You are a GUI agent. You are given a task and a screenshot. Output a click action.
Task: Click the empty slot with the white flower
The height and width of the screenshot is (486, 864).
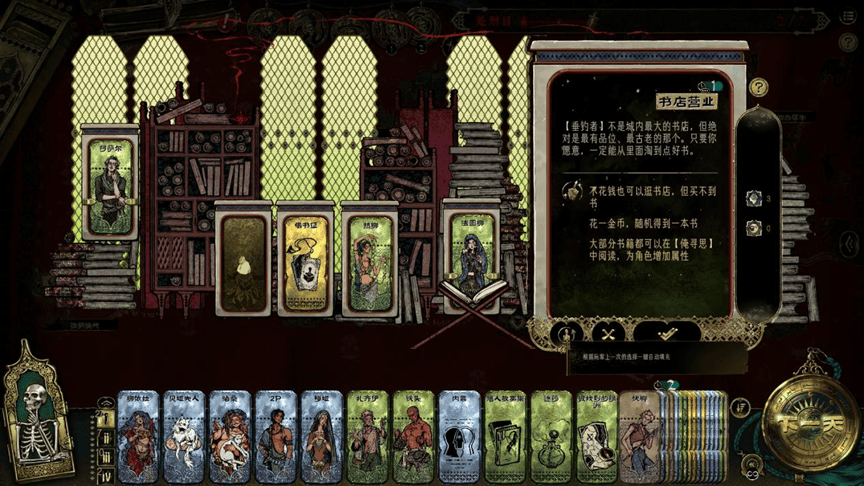[242, 260]
